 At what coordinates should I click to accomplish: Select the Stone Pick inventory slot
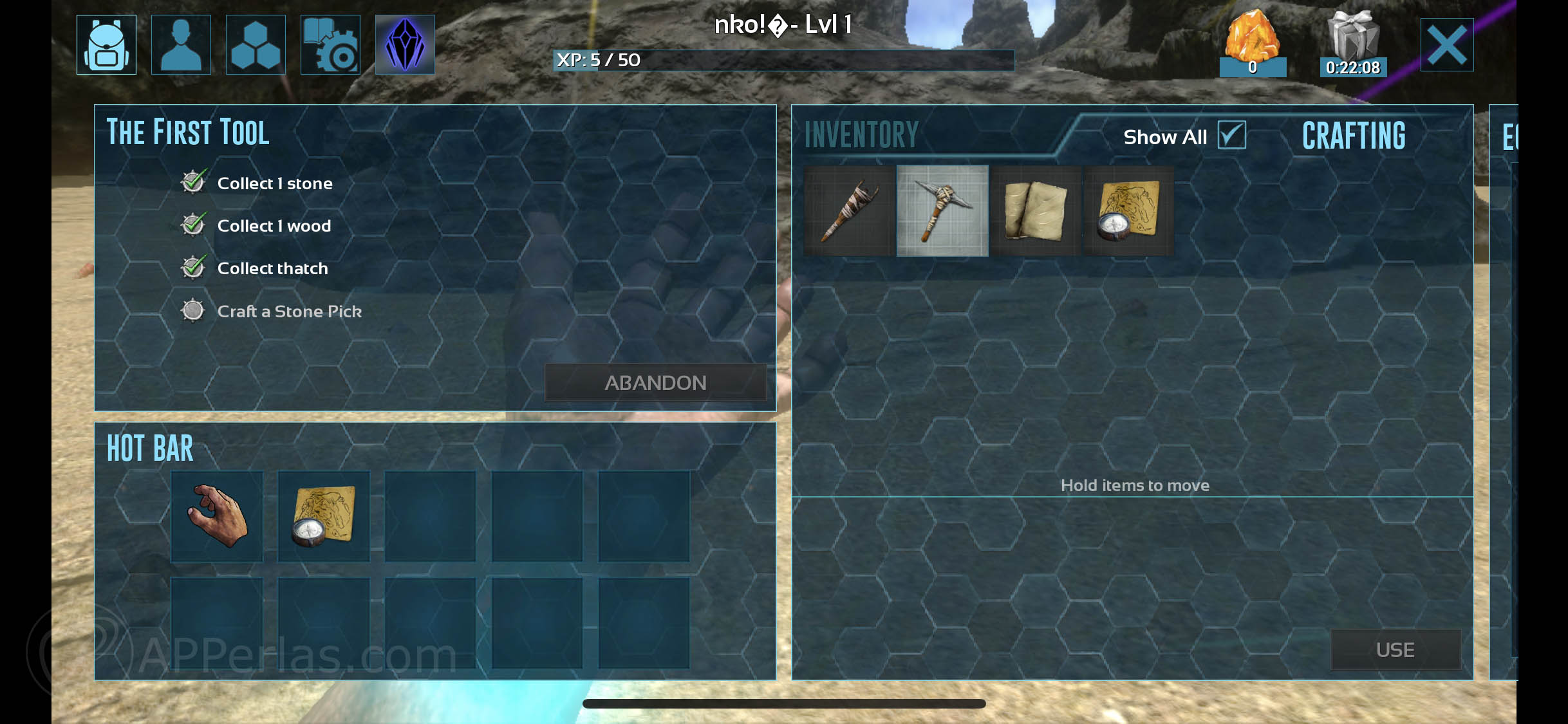tap(942, 210)
